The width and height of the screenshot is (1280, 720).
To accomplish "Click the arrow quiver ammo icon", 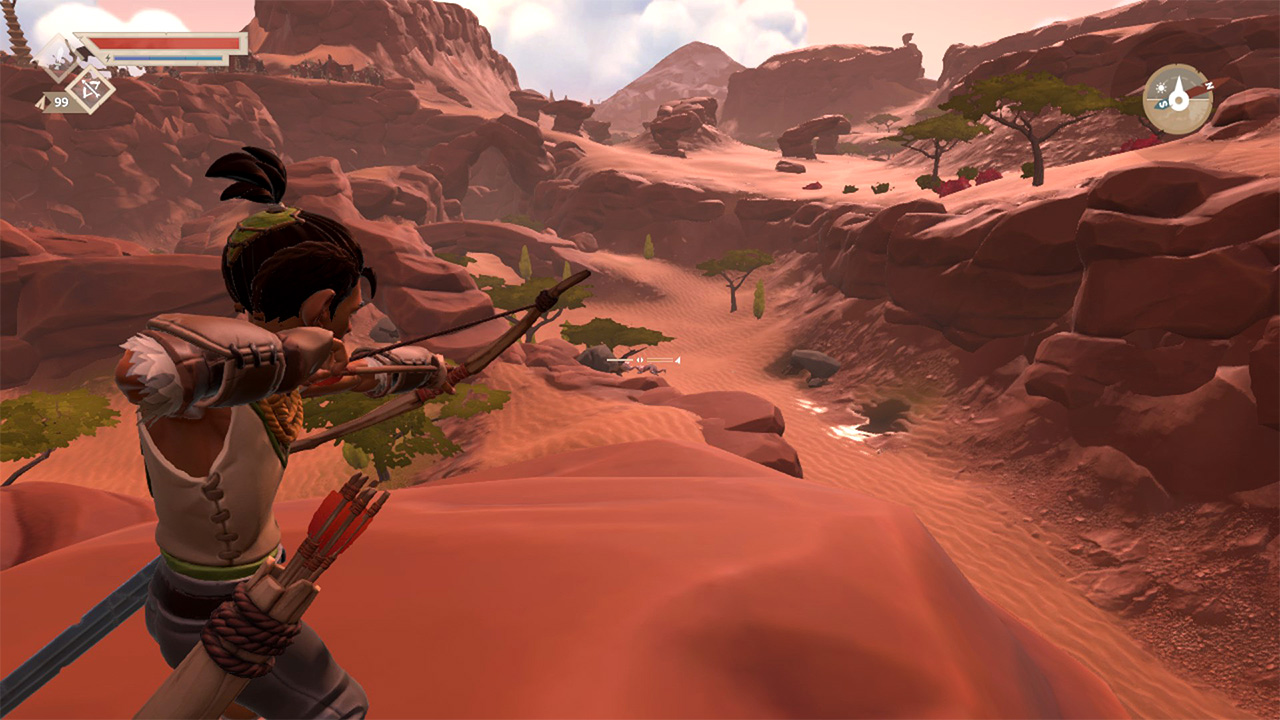I will point(41,103).
